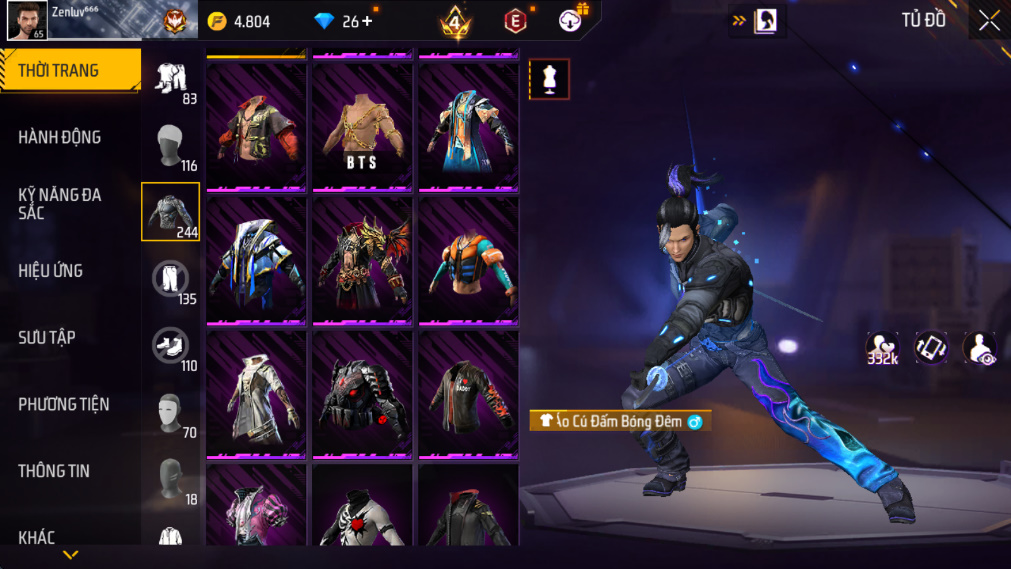
Task: Click the diamond plus top-up button
Action: [x=368, y=21]
